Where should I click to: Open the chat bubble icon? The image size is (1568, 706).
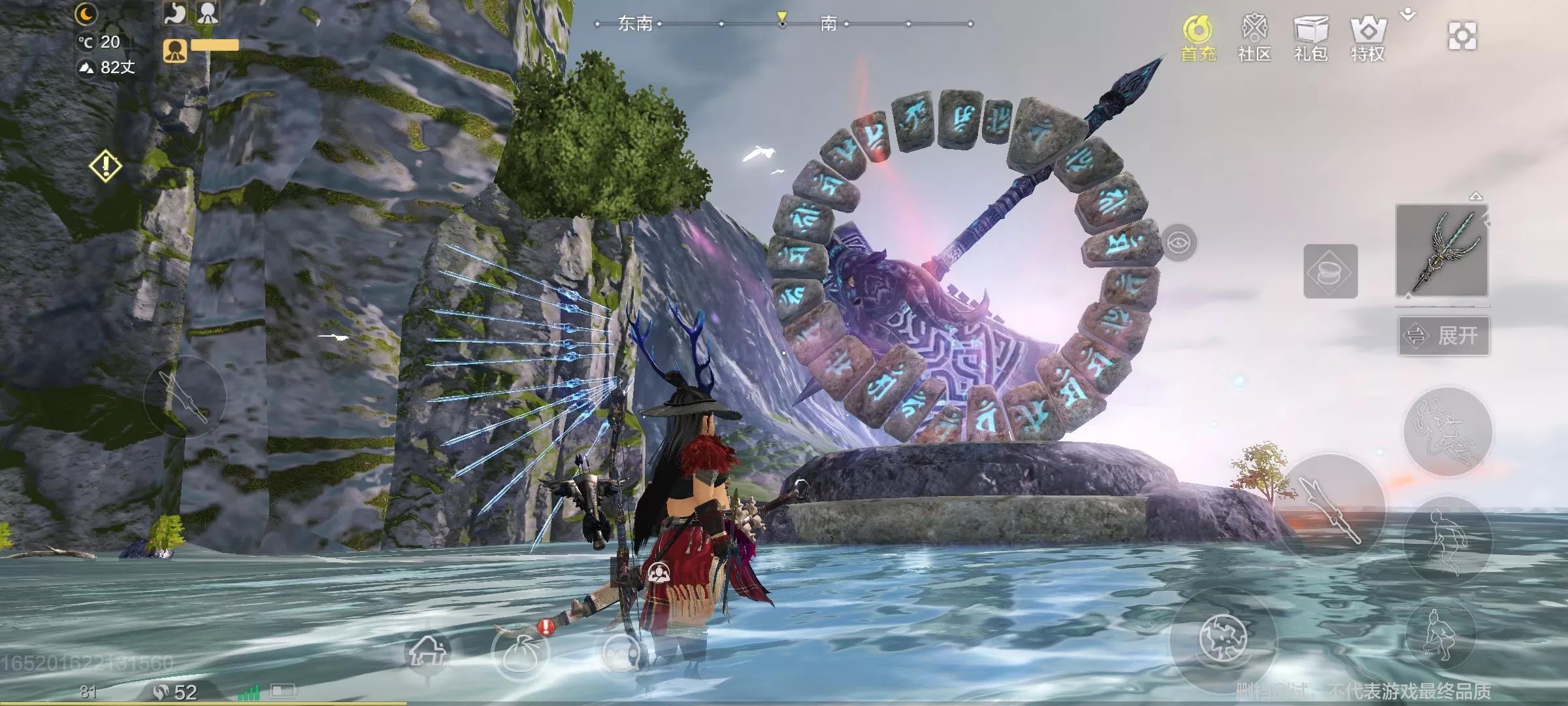(621, 652)
